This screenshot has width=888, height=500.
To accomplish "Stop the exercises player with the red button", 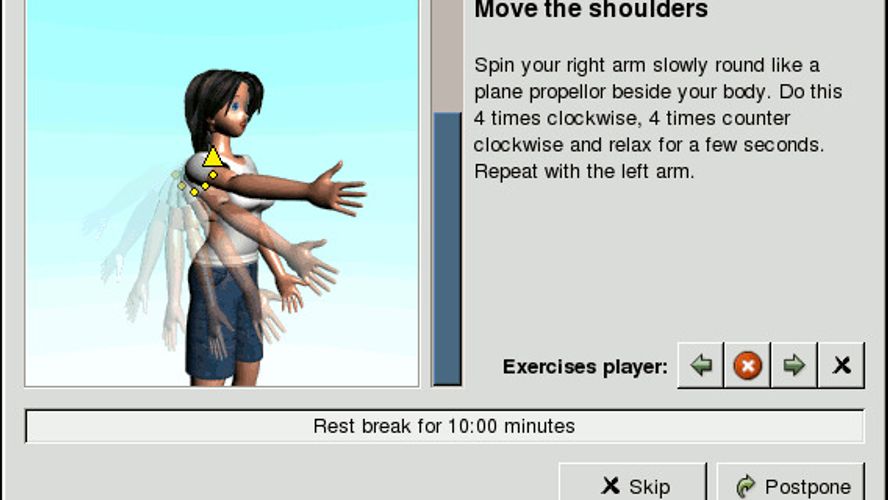I will [747, 366].
